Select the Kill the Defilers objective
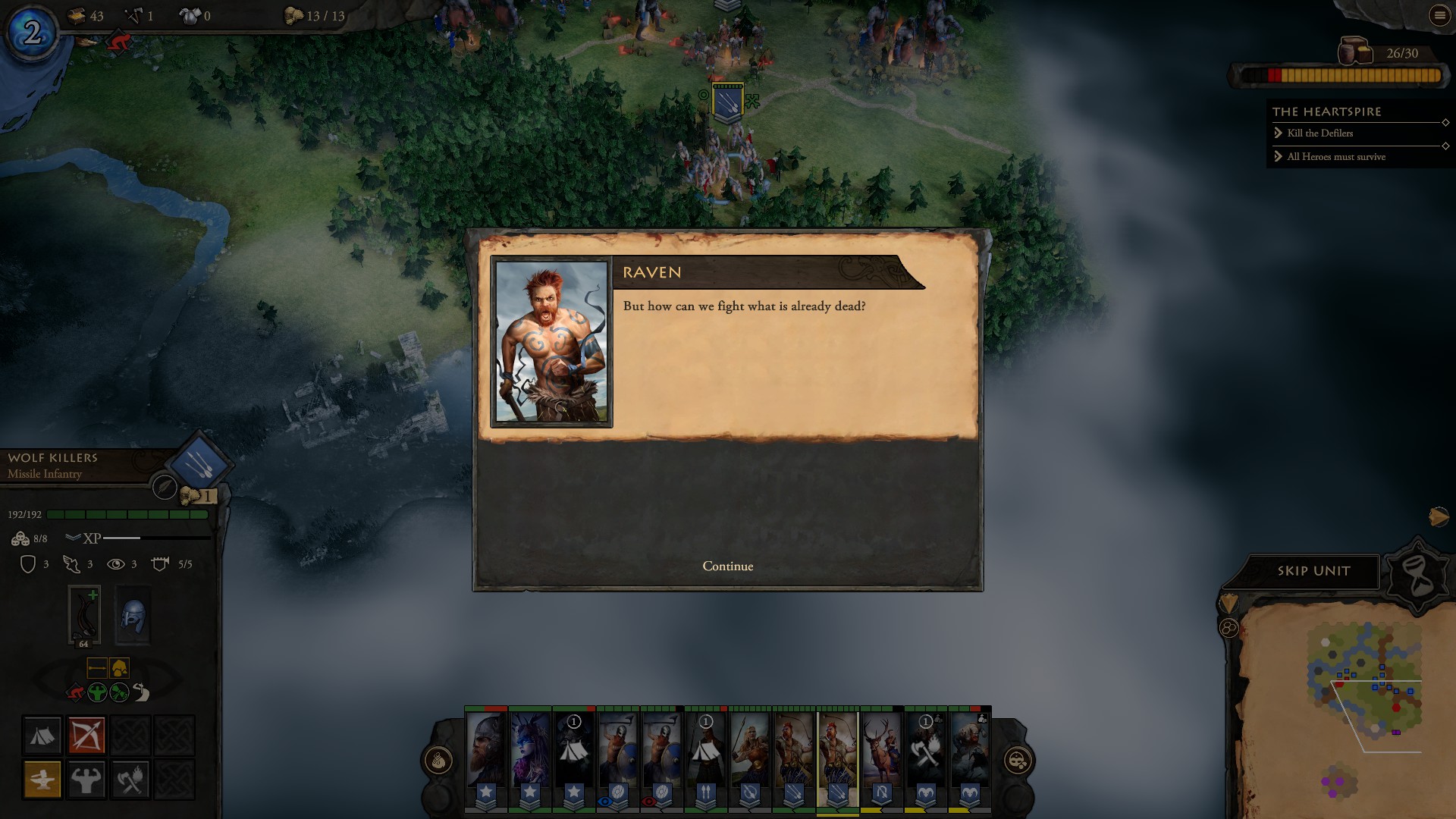The image size is (1456, 819). [x=1319, y=133]
